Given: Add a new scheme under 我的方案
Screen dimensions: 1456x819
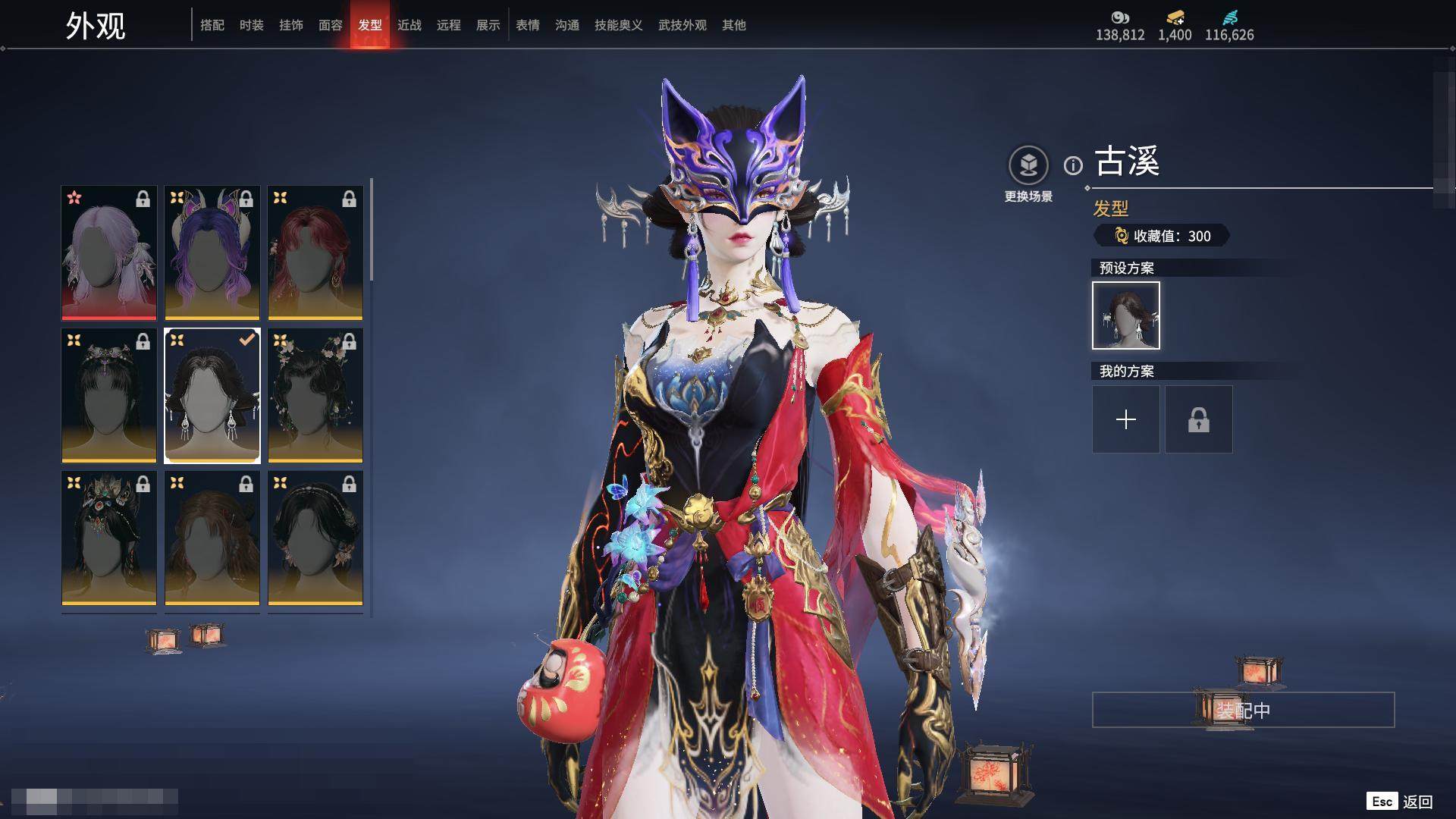Looking at the screenshot, I should (x=1126, y=419).
